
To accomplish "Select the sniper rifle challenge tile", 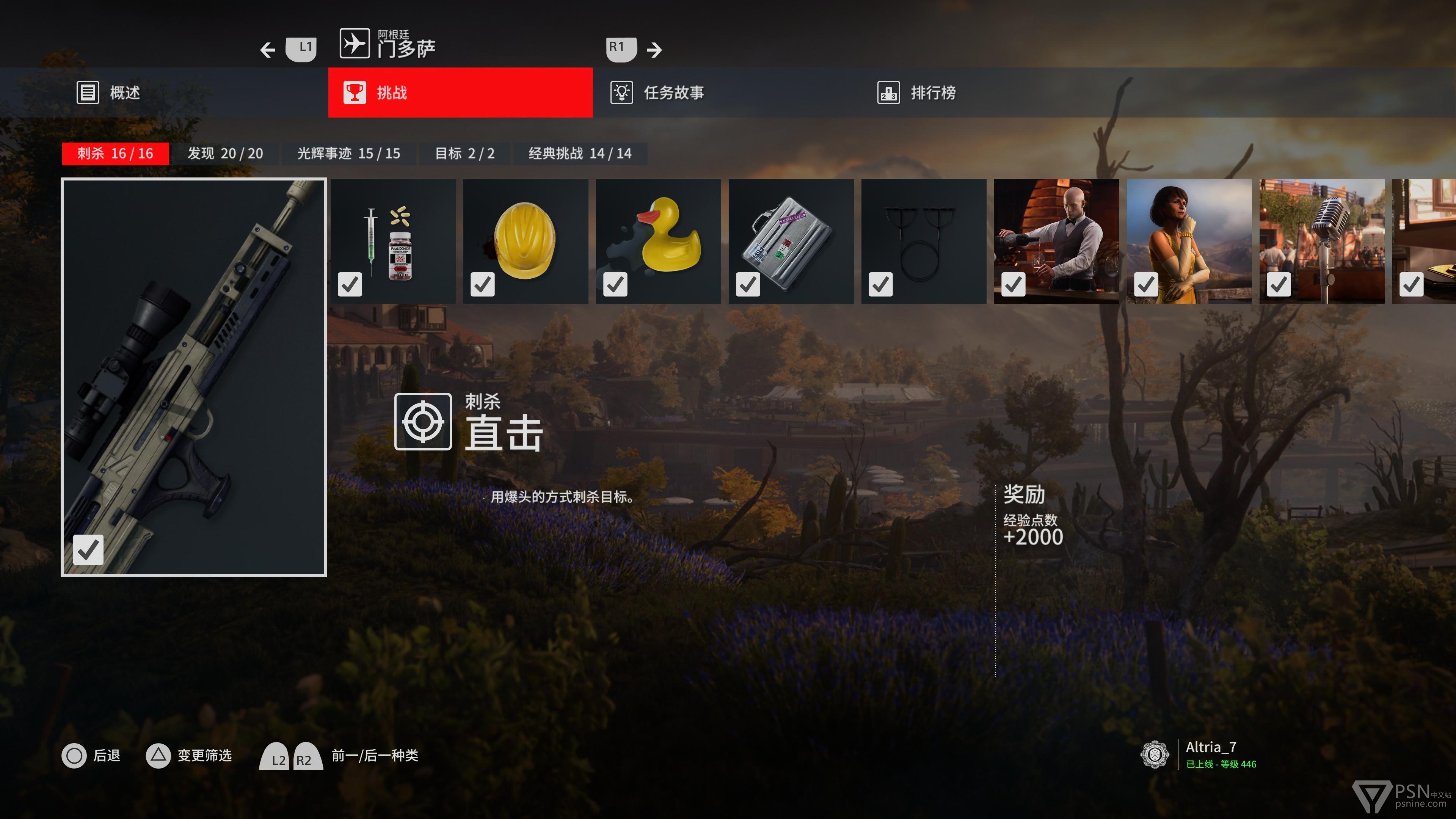I will tap(193, 377).
